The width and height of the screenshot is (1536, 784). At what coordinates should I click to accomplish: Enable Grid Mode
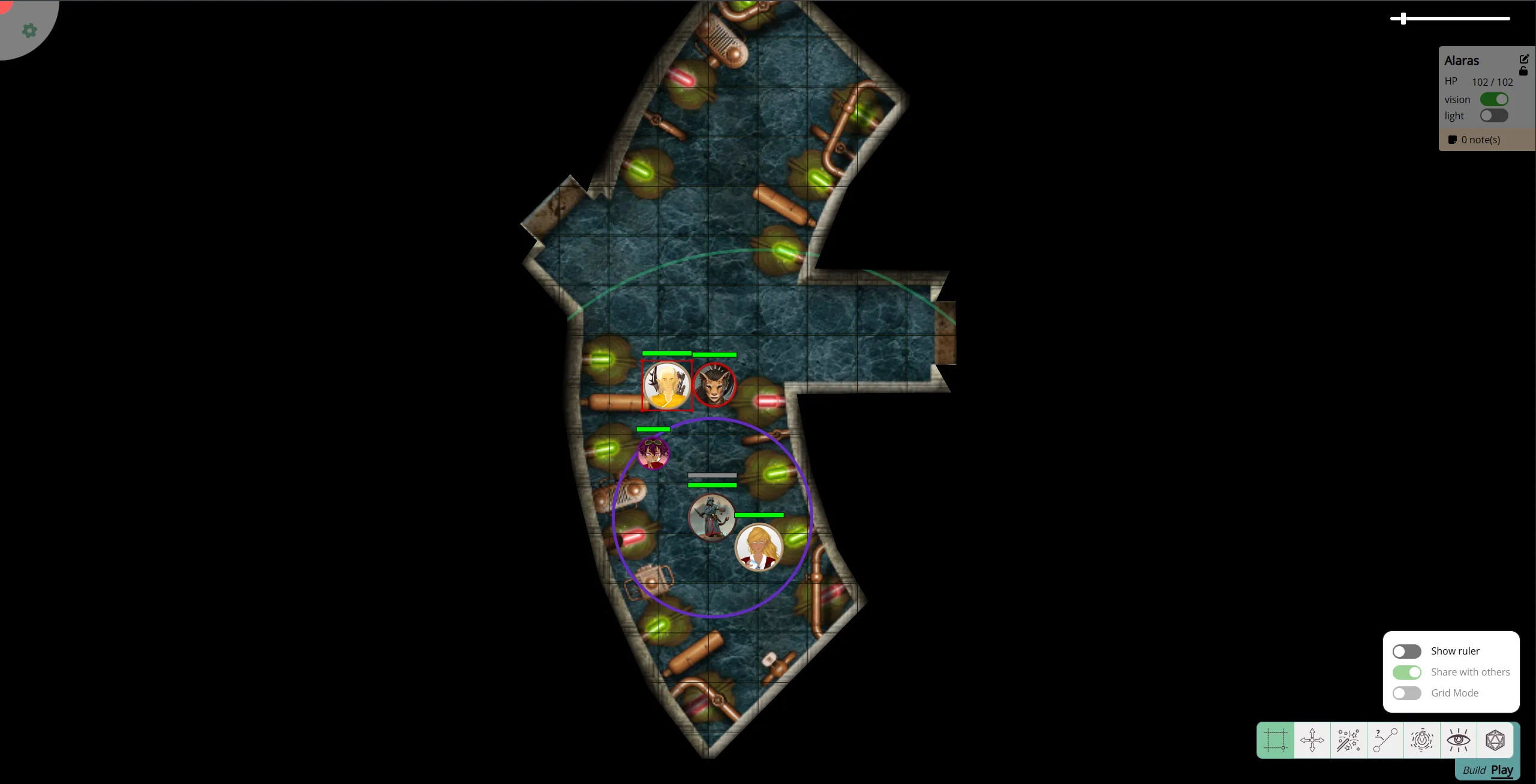click(1406, 693)
